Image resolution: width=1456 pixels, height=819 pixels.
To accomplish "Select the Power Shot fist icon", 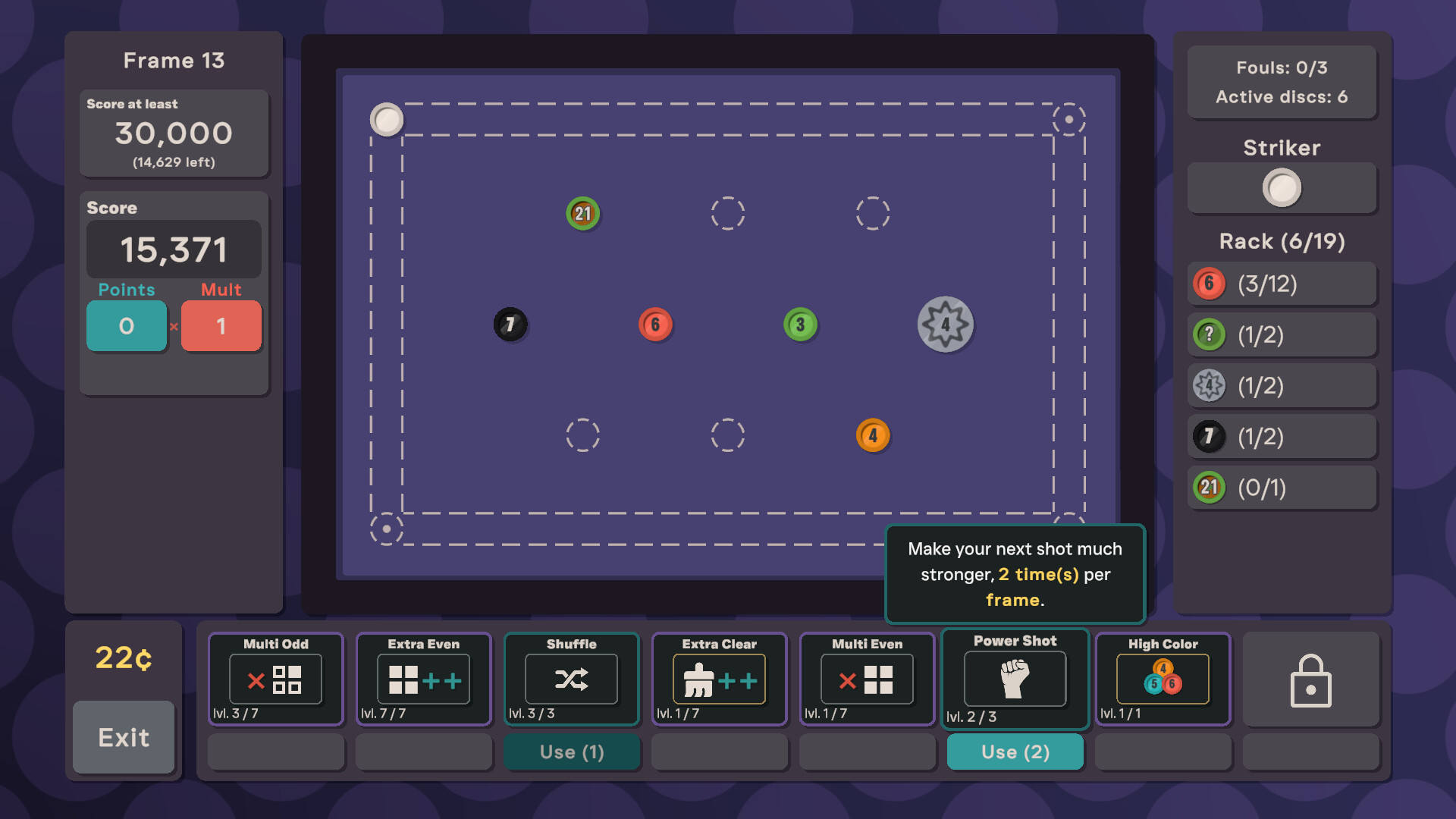I will (1015, 679).
